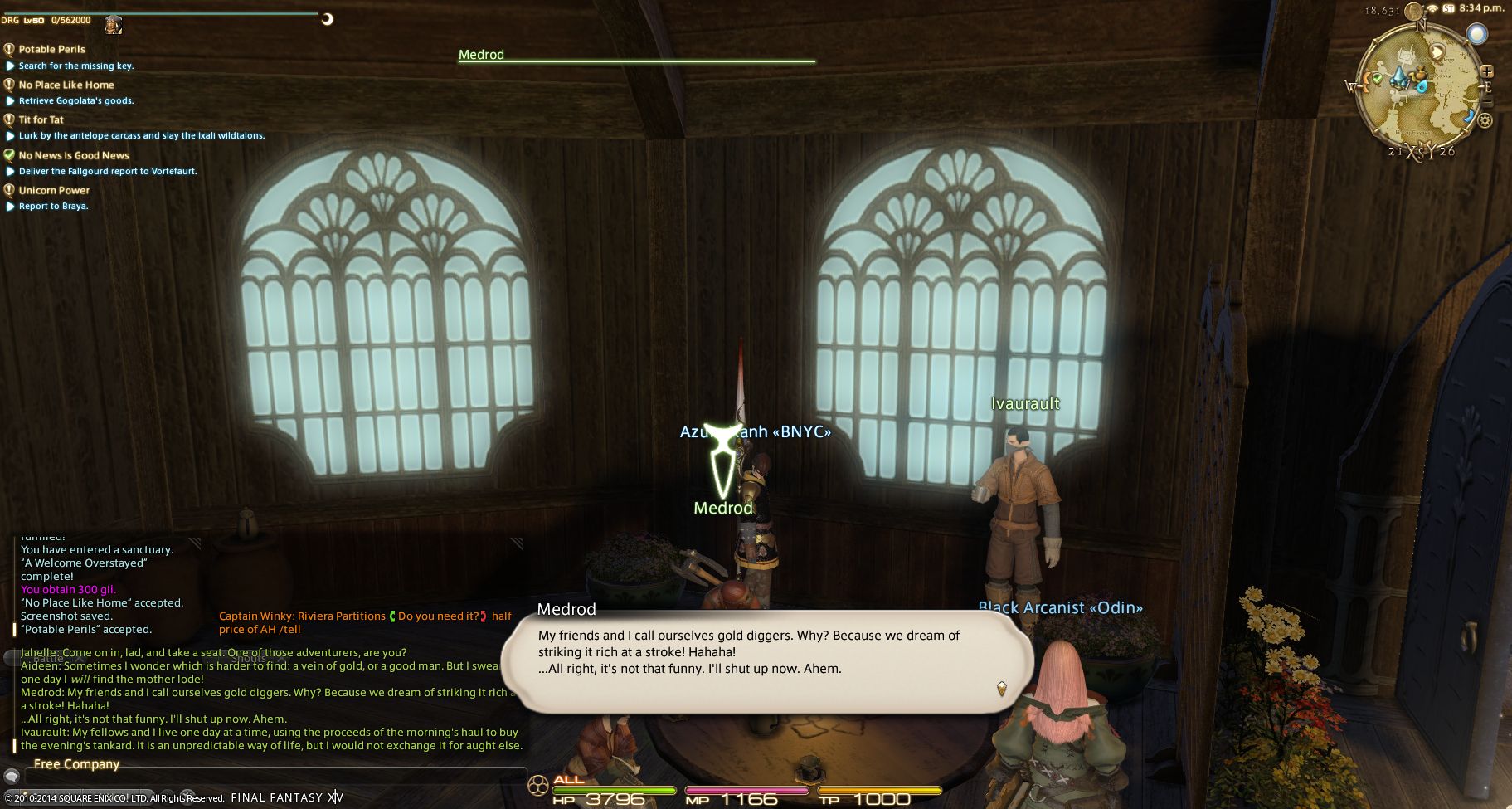Screen dimensions: 1512x809
Task: Click the ST server time indicator
Action: click(x=1448, y=8)
